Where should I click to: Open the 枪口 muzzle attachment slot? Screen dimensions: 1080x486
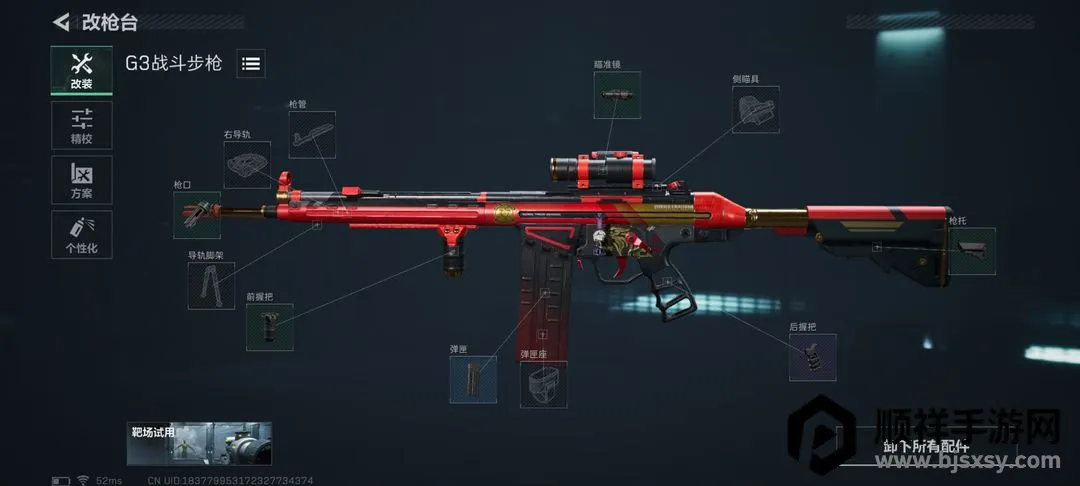click(196, 215)
